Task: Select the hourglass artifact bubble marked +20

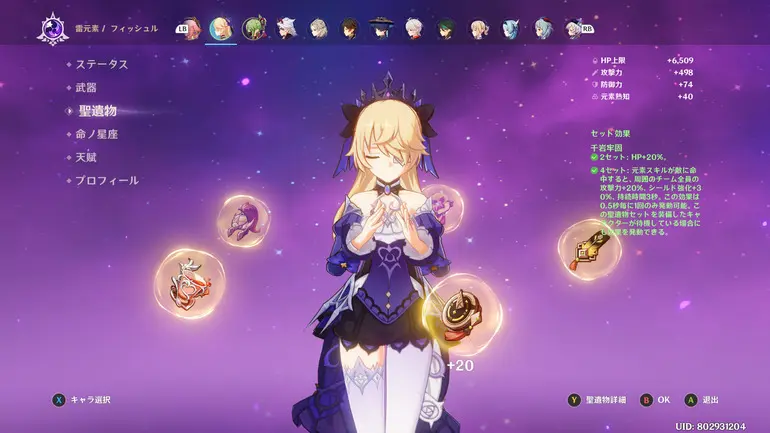Action: tap(461, 313)
